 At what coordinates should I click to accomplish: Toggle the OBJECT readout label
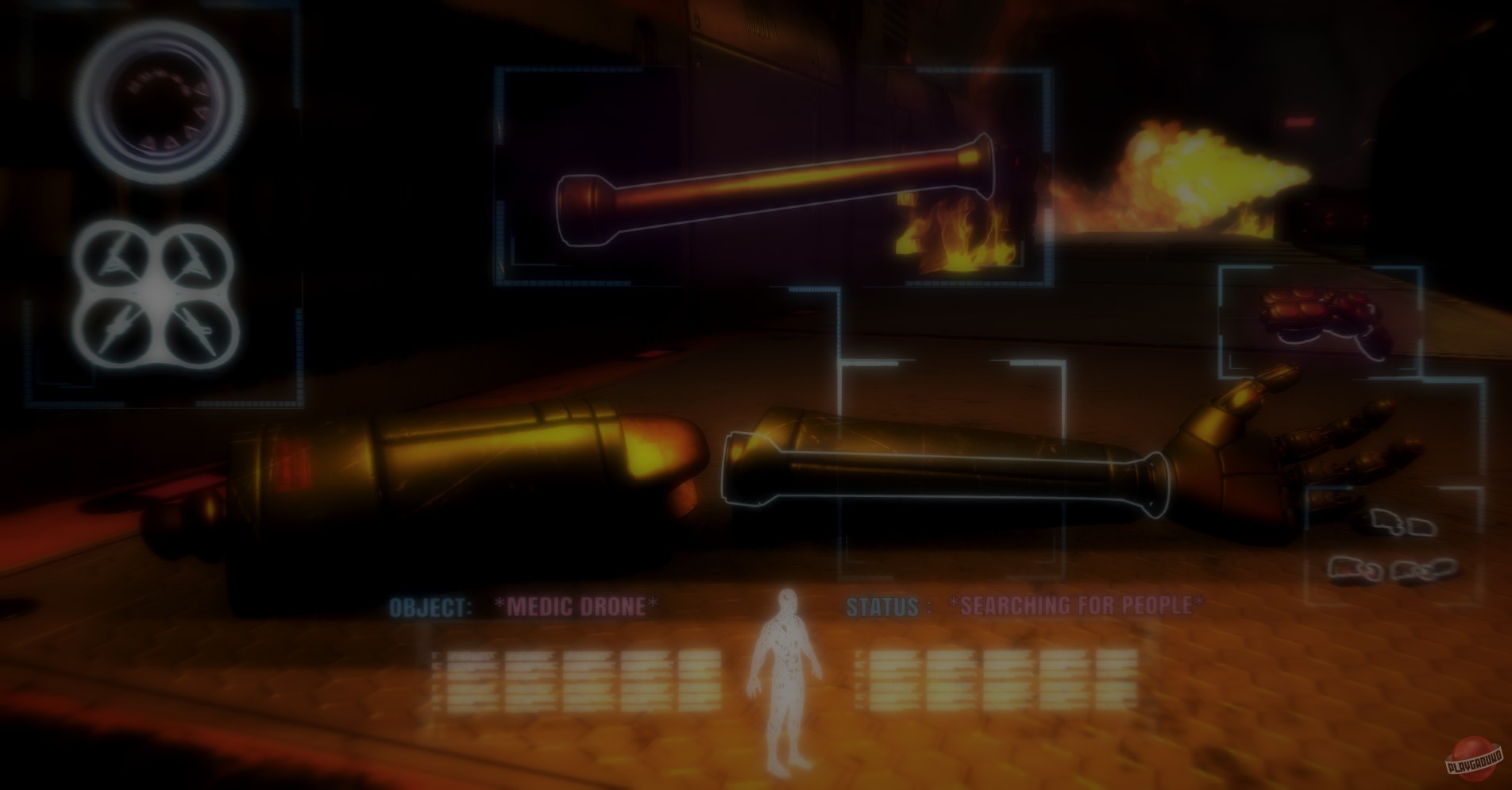pos(429,606)
